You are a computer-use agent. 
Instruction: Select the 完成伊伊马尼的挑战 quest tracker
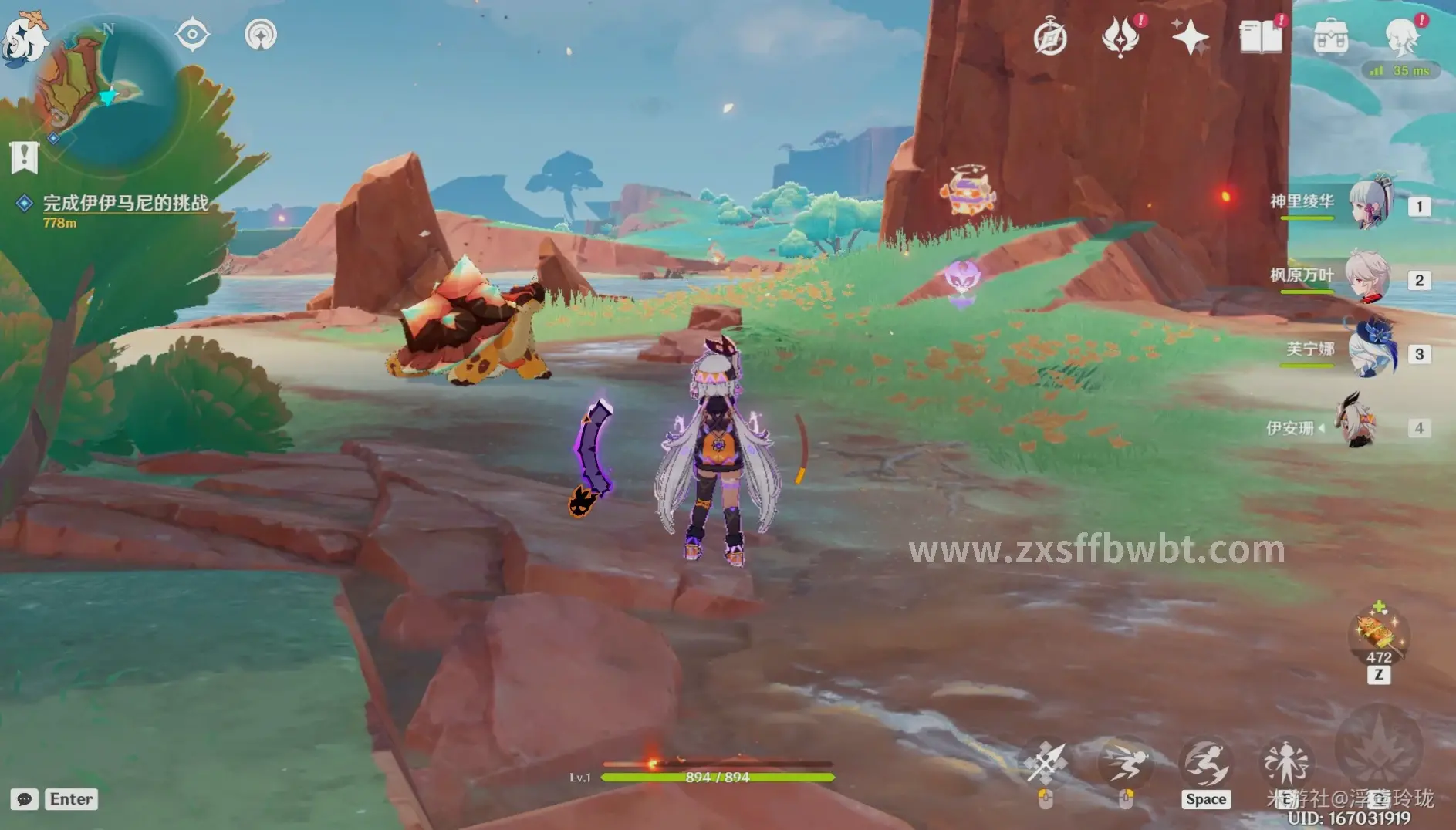coord(125,204)
